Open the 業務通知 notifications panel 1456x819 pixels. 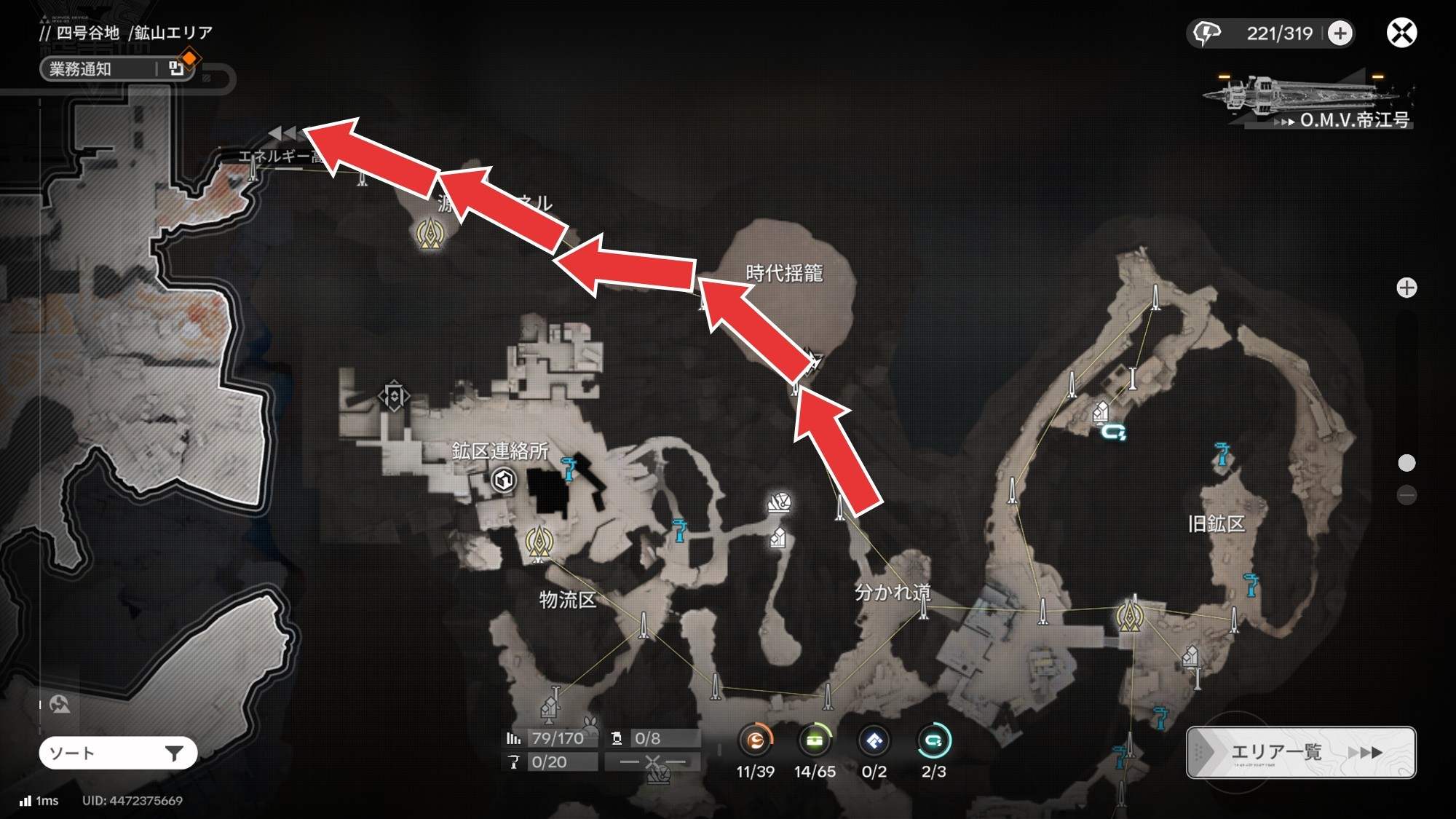coord(116,69)
